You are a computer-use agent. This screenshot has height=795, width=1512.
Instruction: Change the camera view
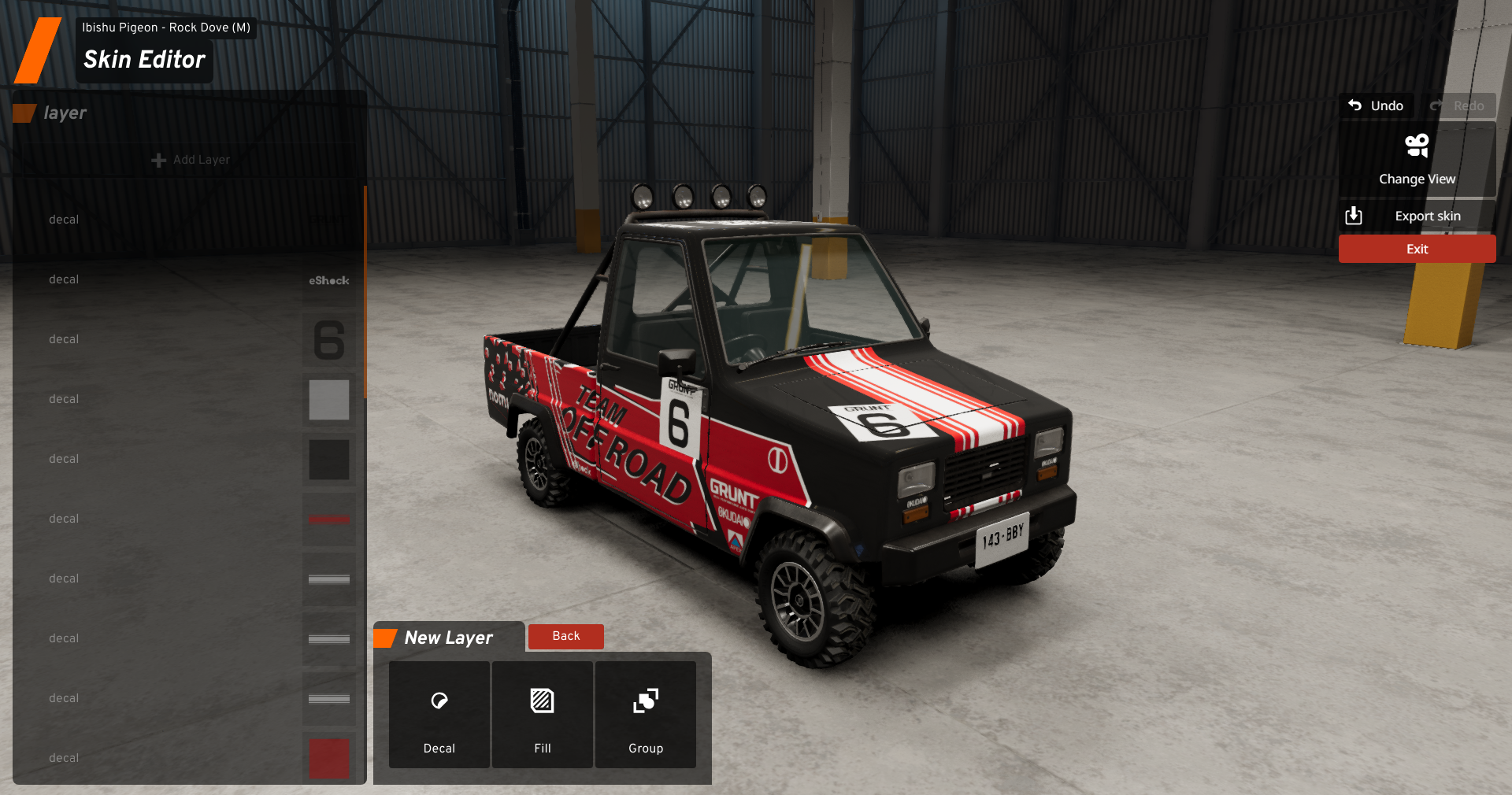pos(1417,160)
